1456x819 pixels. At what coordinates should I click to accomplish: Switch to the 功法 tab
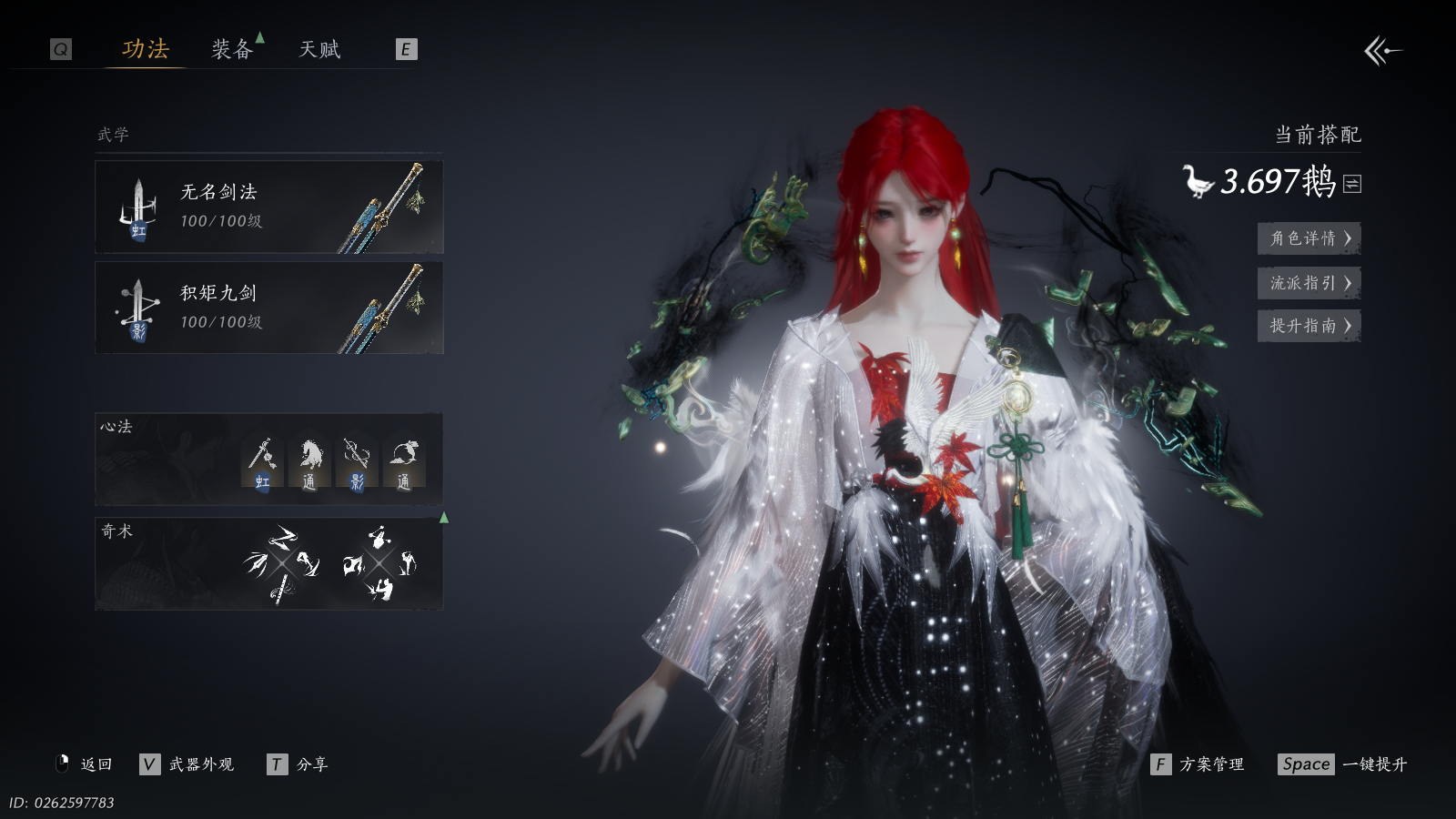pyautogui.click(x=146, y=49)
